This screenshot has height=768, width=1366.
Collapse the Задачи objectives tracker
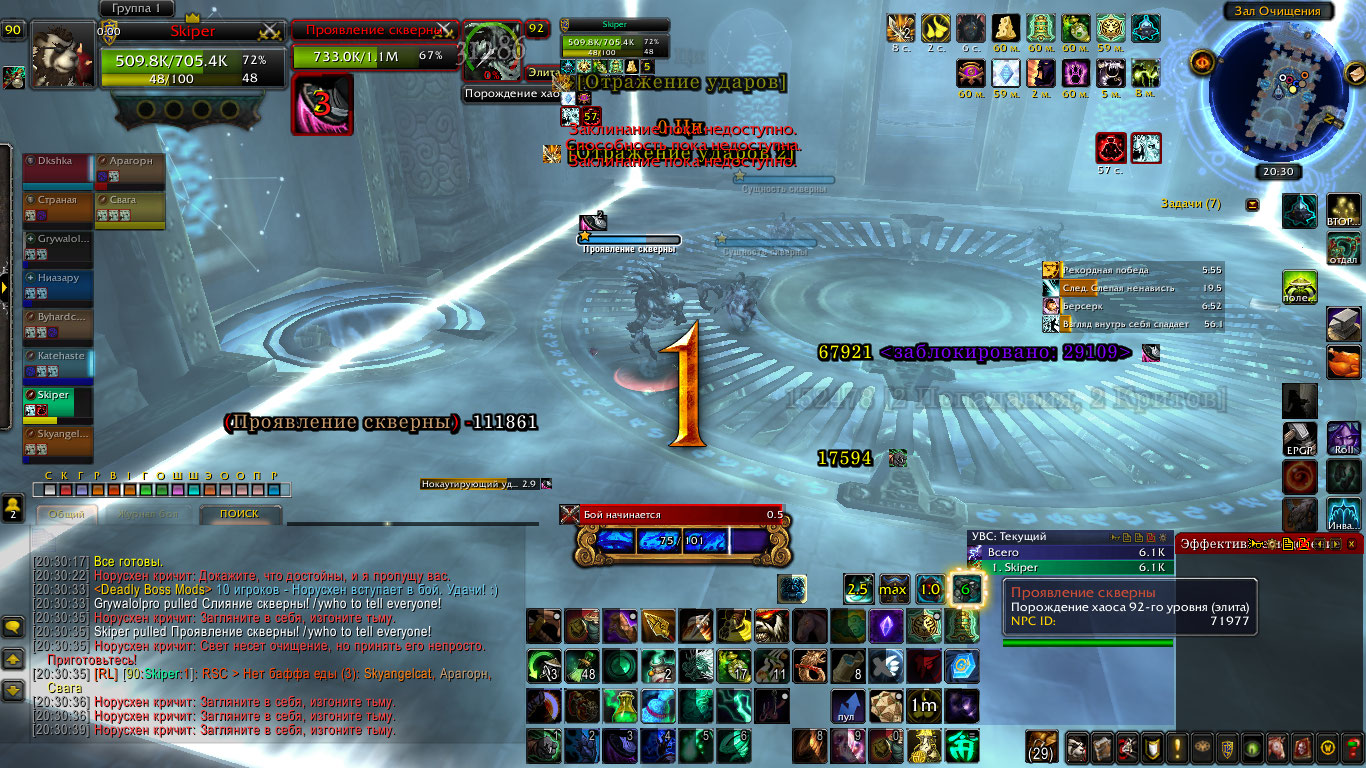click(x=1252, y=205)
